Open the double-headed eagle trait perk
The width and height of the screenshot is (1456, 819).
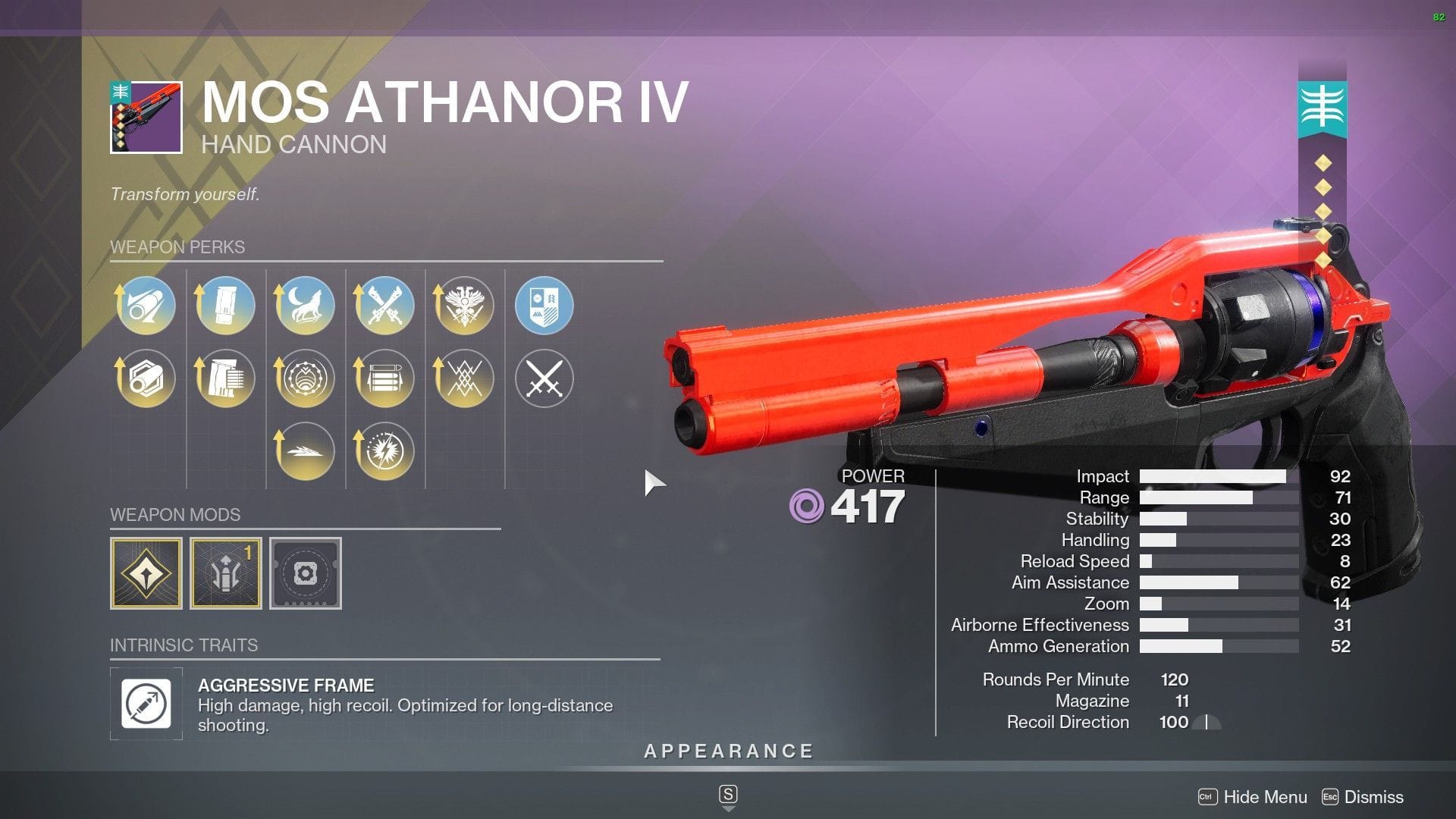tap(465, 306)
